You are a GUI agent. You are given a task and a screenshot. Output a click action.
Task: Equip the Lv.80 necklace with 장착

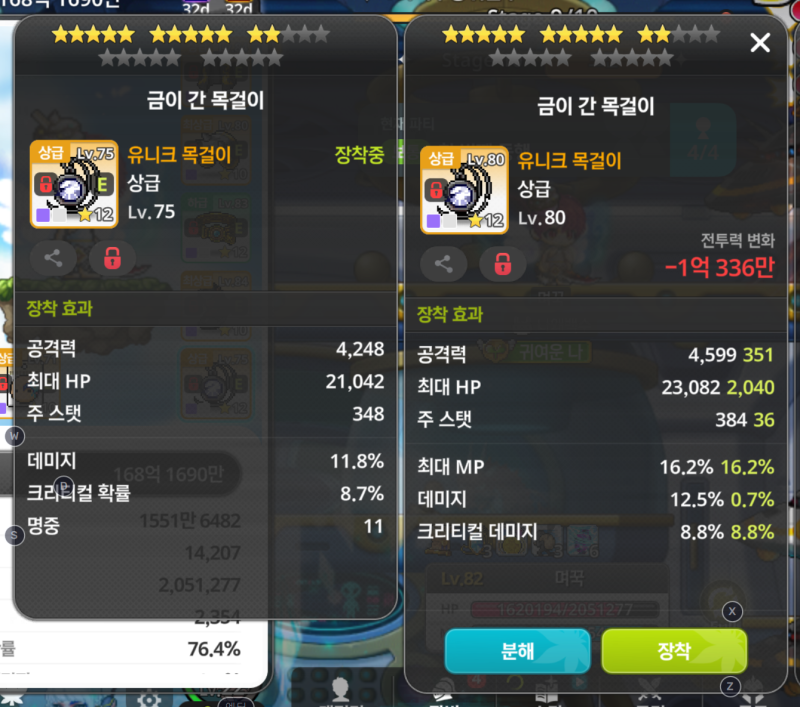coord(674,651)
